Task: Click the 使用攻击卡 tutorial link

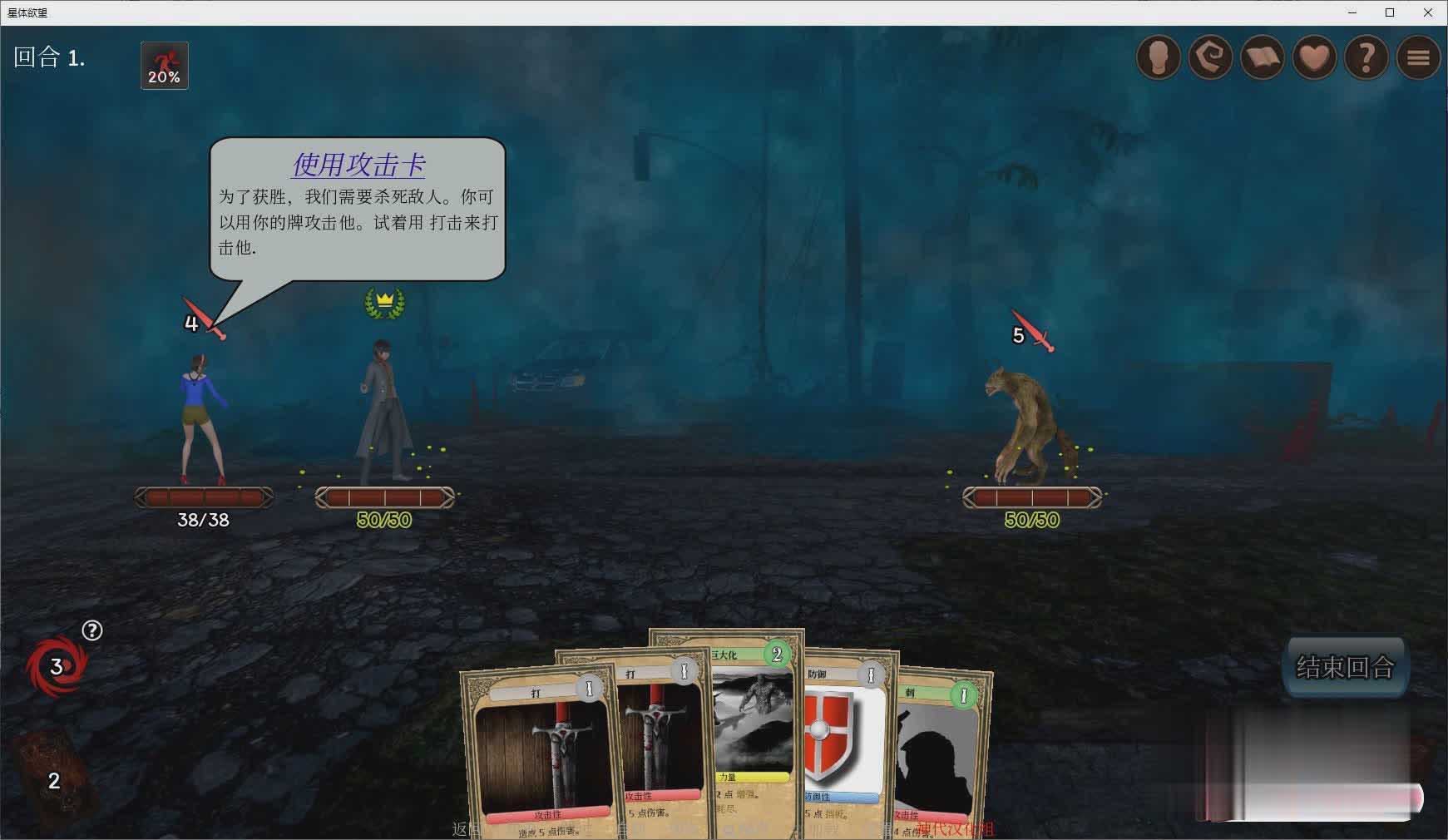Action: [359, 166]
